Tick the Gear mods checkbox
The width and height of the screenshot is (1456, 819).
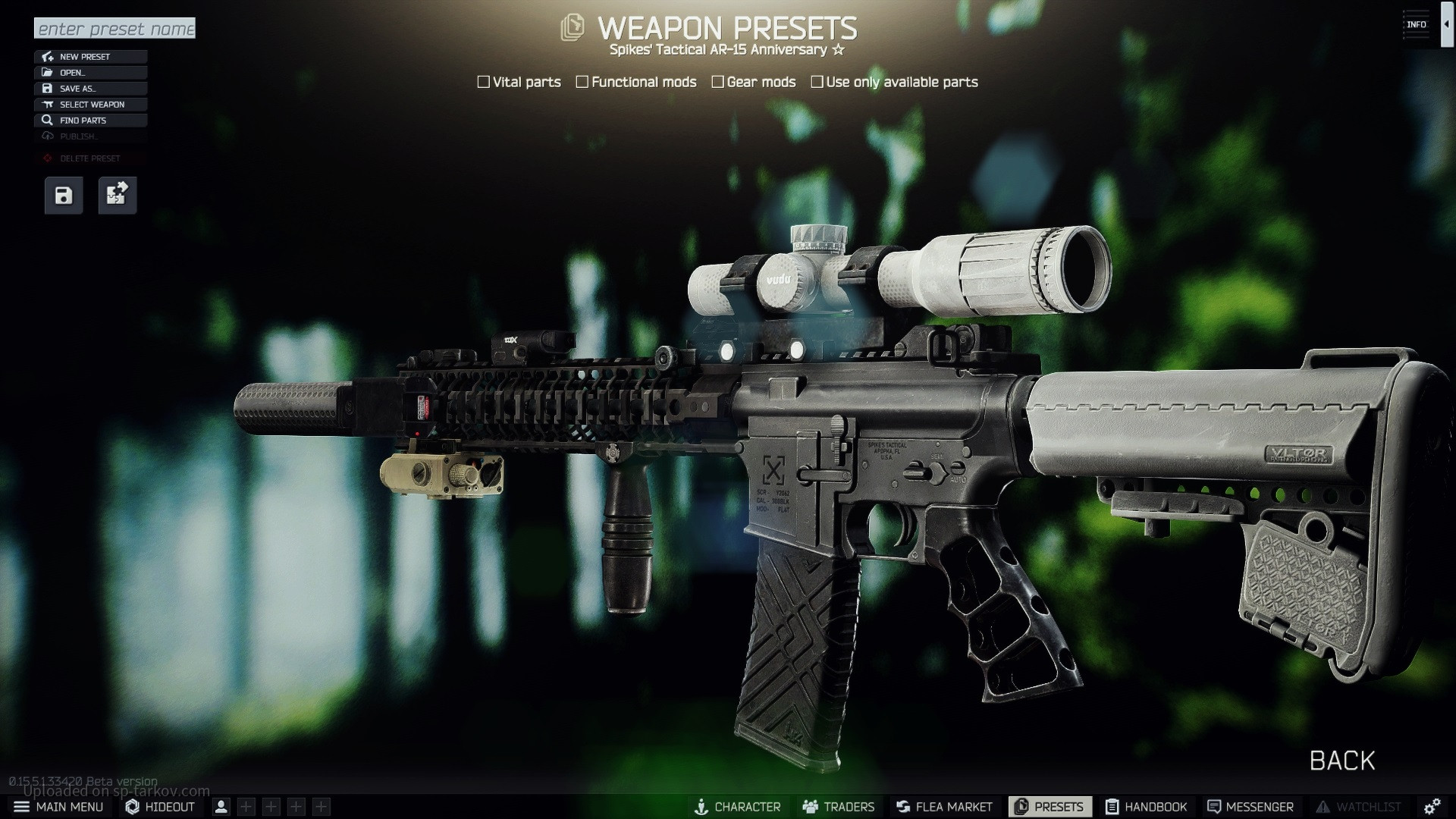[x=717, y=82]
